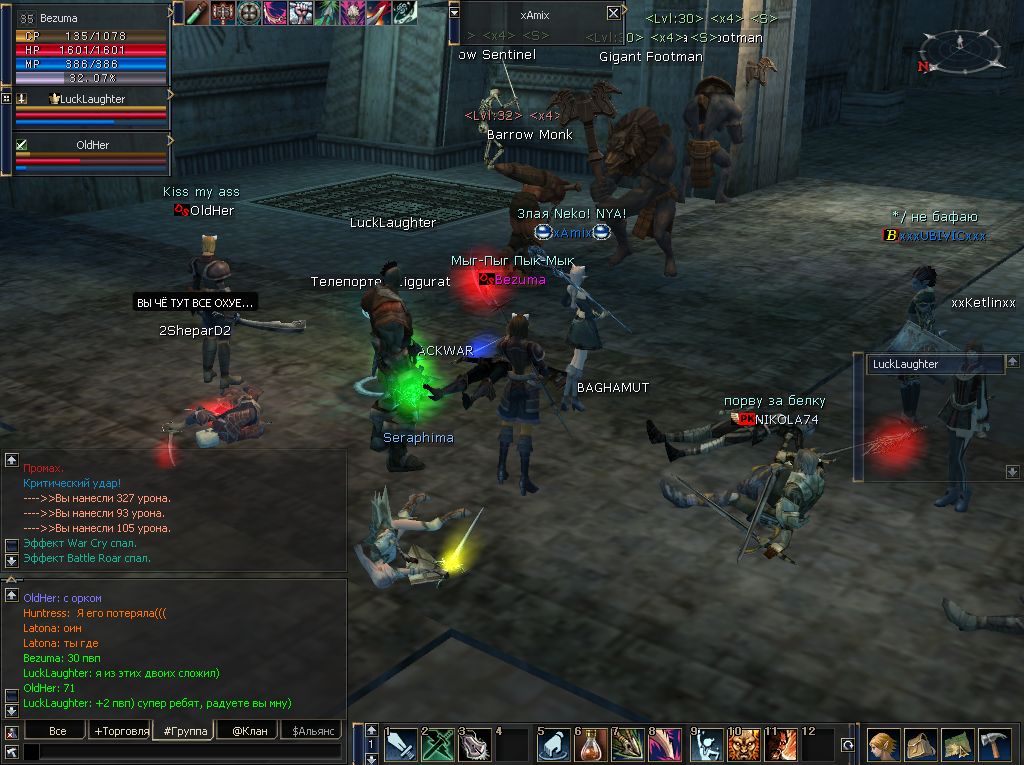The width and height of the screenshot is (1024, 765).
Task: Activate the lion face skill slot 10
Action: (x=743, y=745)
